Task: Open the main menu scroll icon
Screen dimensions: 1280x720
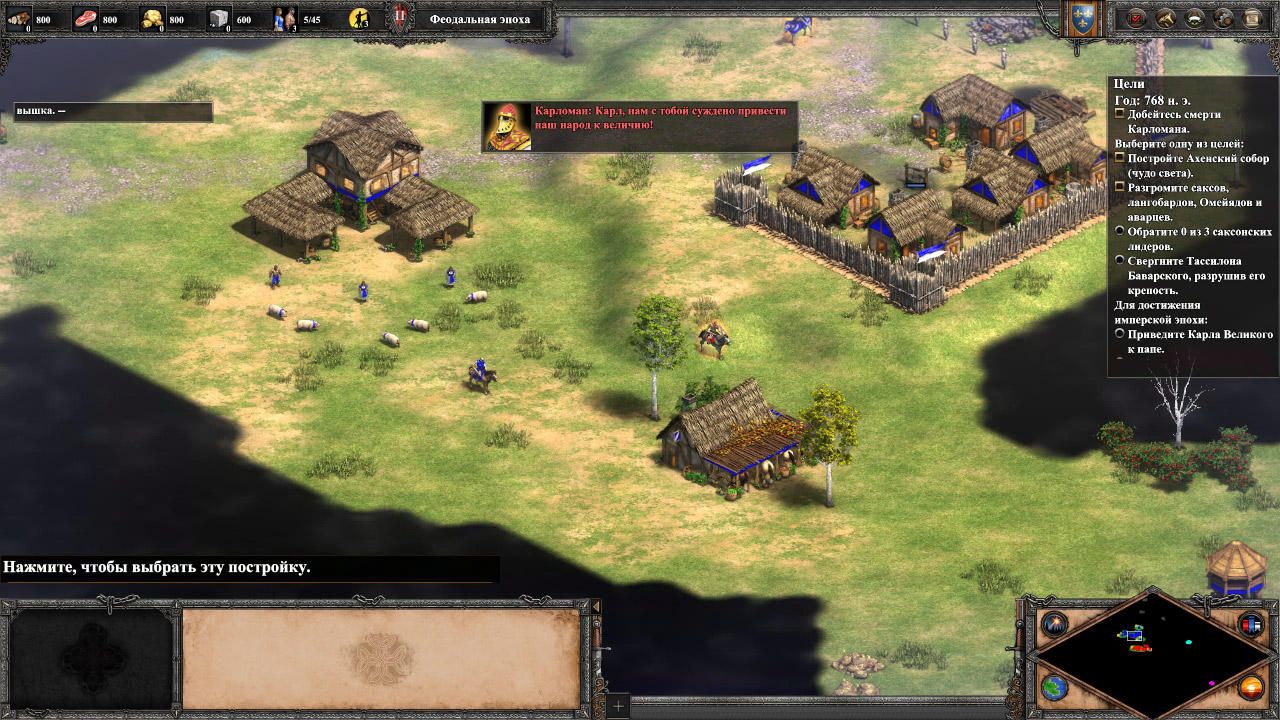Action: pos(1252,17)
